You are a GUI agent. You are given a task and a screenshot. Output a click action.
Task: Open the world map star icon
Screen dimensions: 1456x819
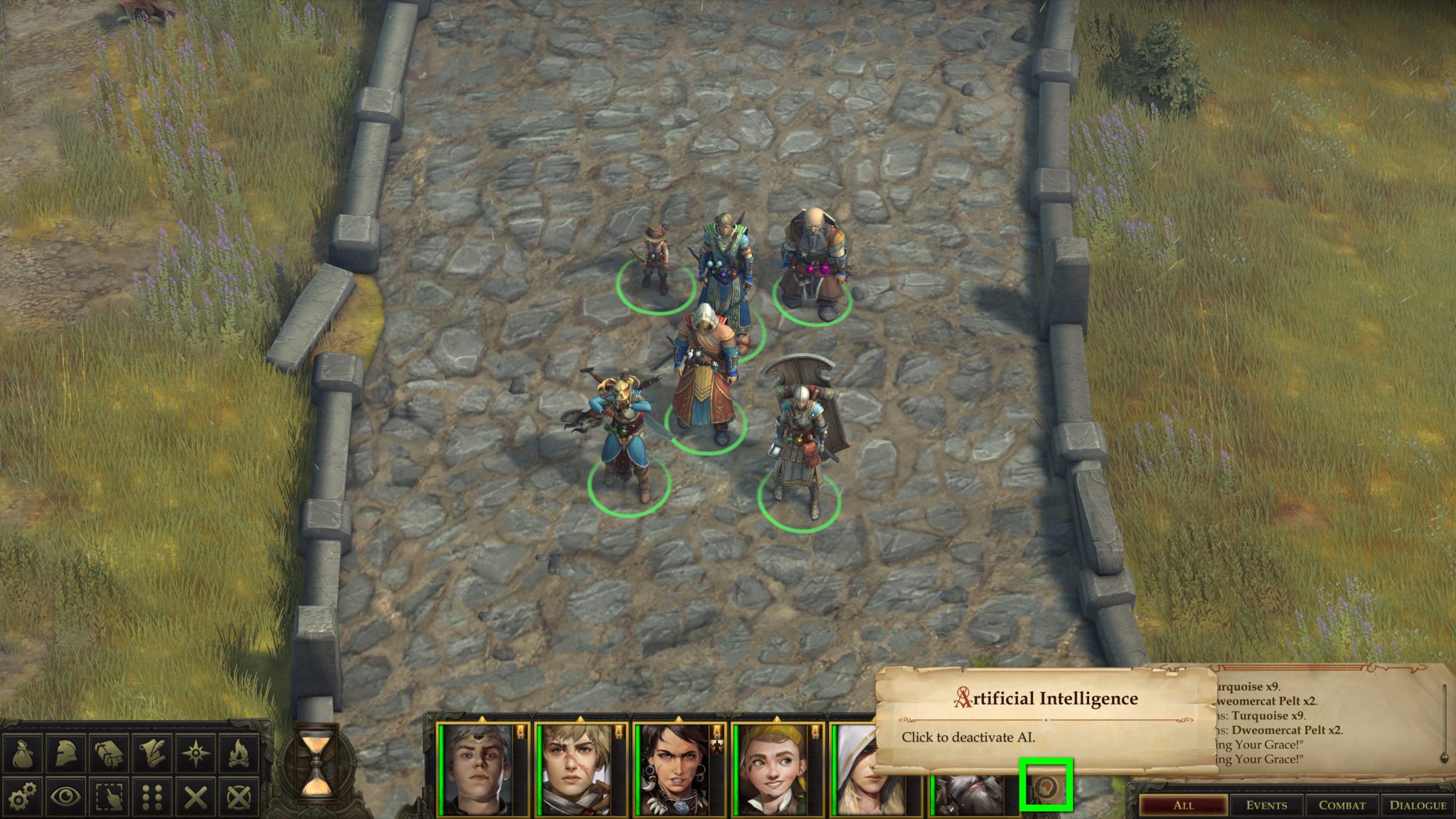(x=196, y=751)
